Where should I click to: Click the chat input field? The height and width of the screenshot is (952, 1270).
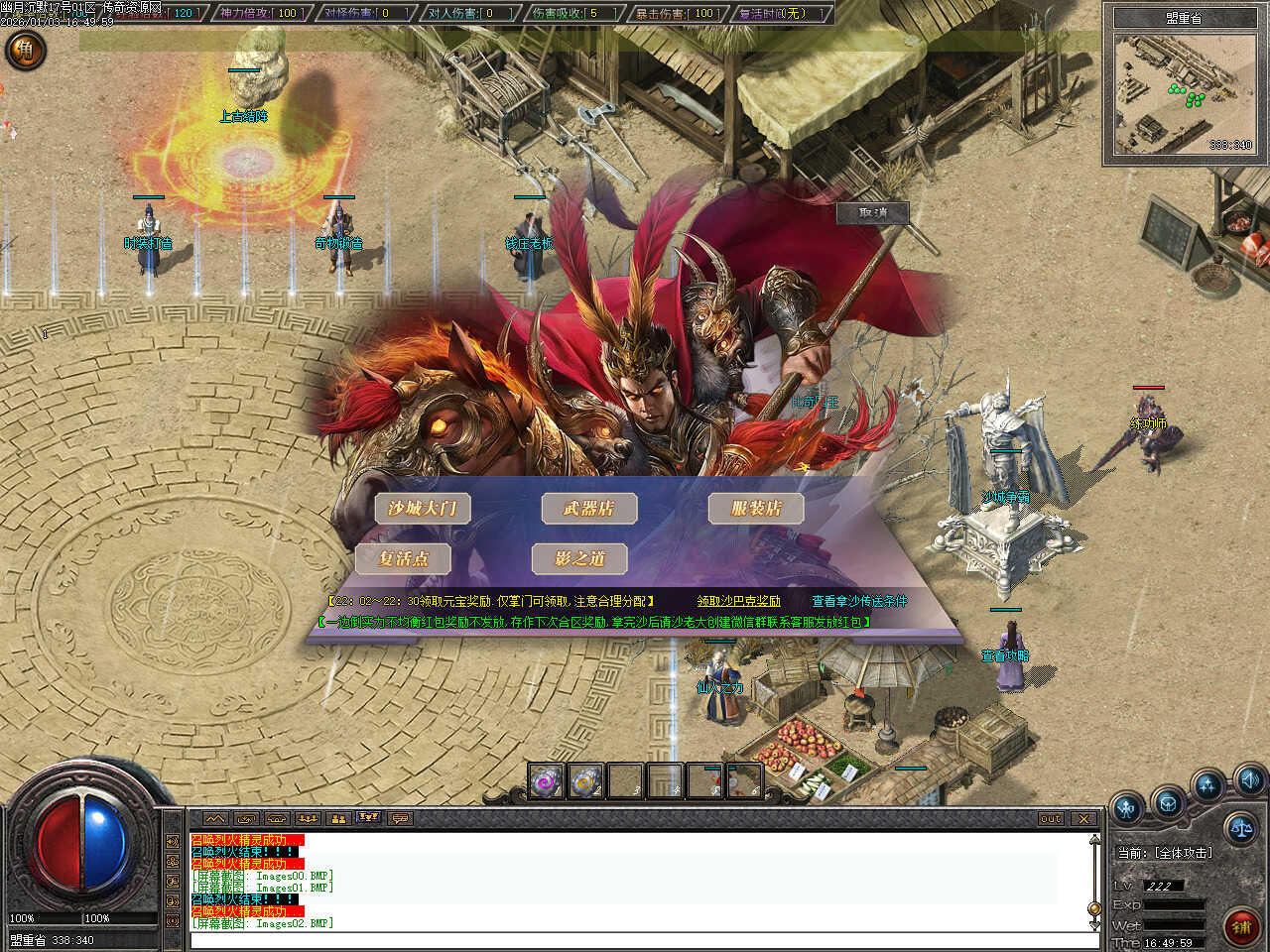click(635, 940)
